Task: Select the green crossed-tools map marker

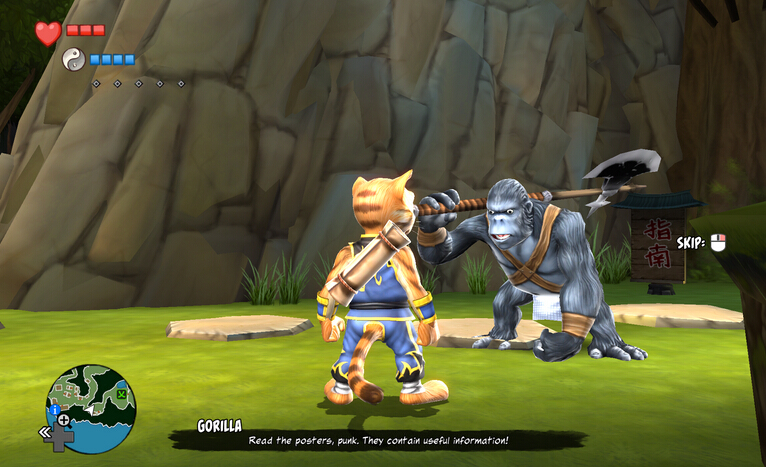Action: tap(121, 395)
